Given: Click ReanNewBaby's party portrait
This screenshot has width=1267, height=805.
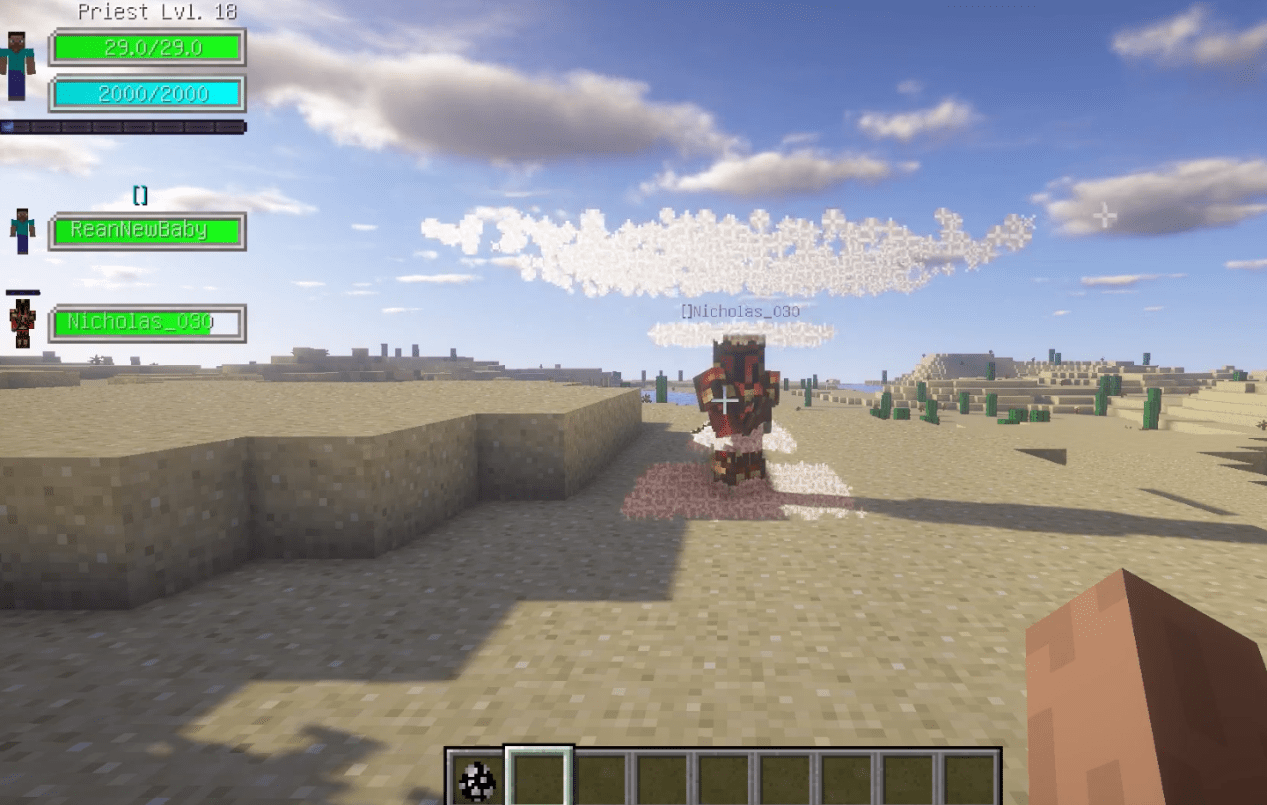Looking at the screenshot, I should 22,231.
